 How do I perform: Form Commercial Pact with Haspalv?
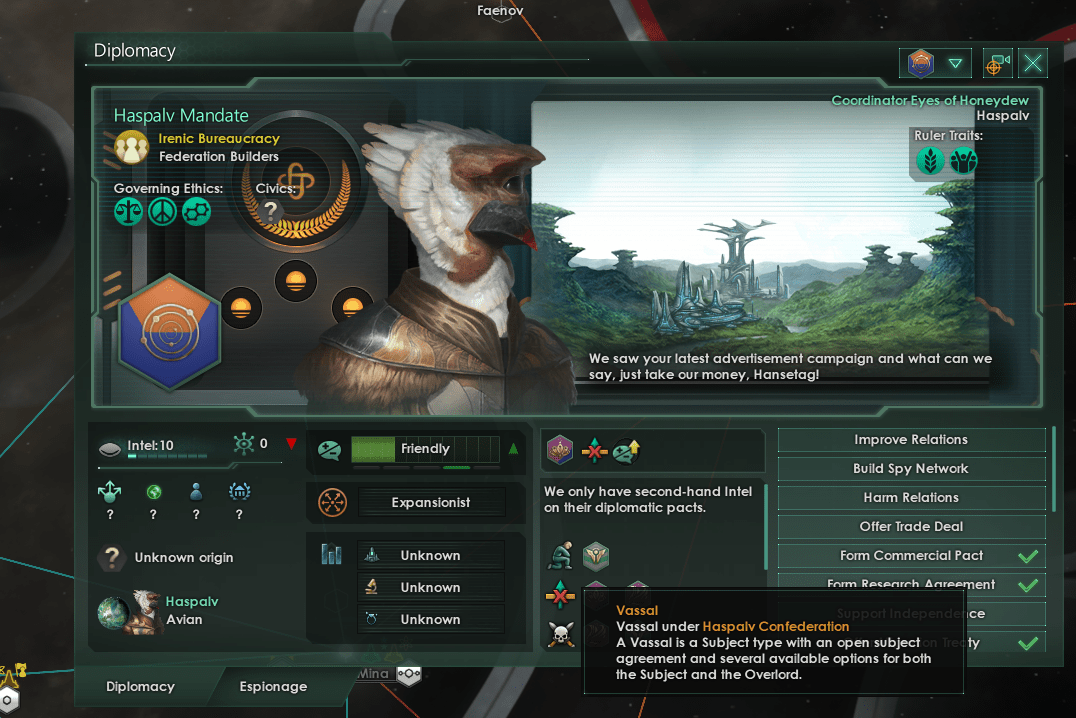pos(911,556)
